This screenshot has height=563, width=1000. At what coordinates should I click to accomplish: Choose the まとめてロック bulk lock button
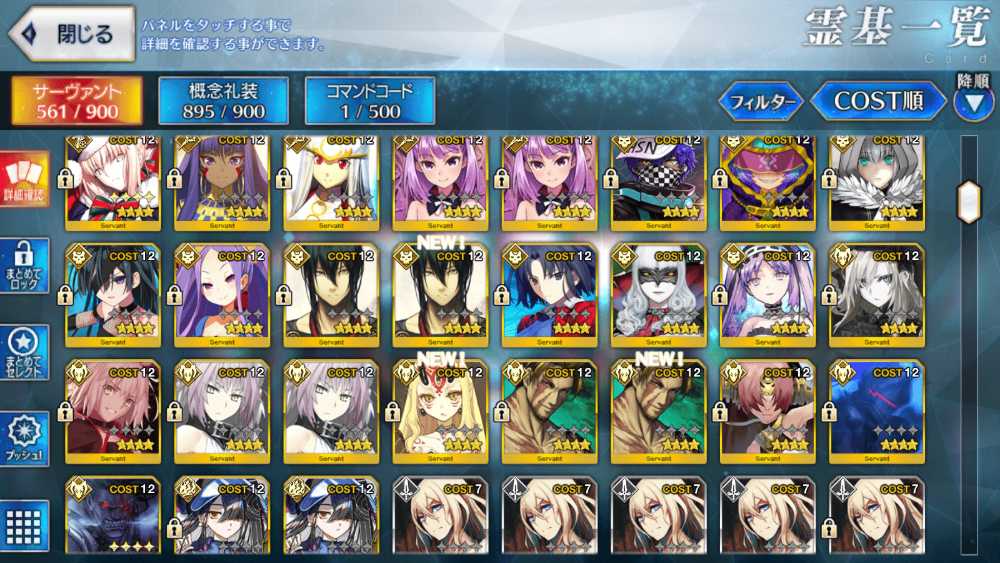(24, 267)
